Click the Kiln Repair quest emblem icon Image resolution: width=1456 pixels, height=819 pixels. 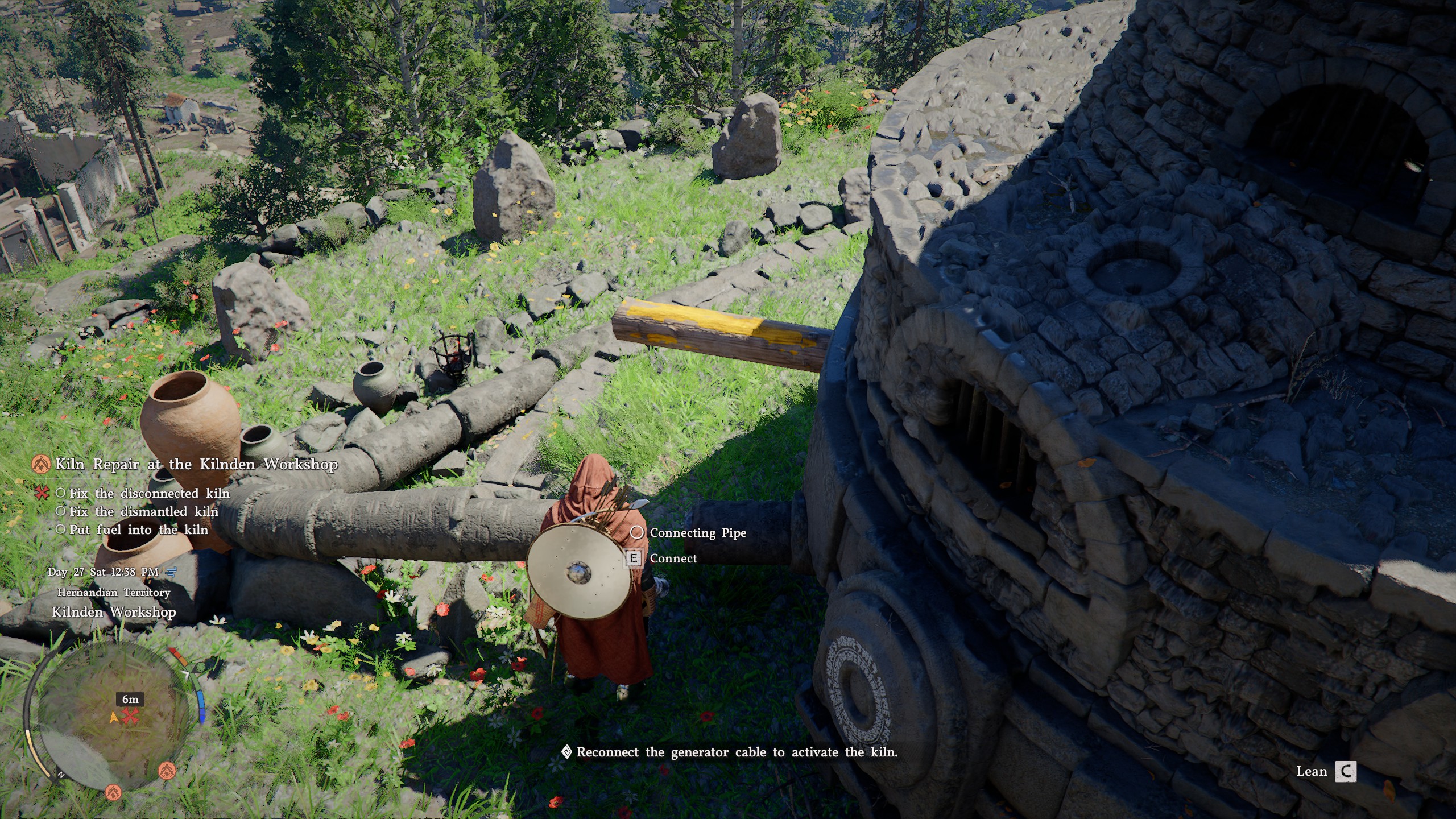tap(41, 465)
